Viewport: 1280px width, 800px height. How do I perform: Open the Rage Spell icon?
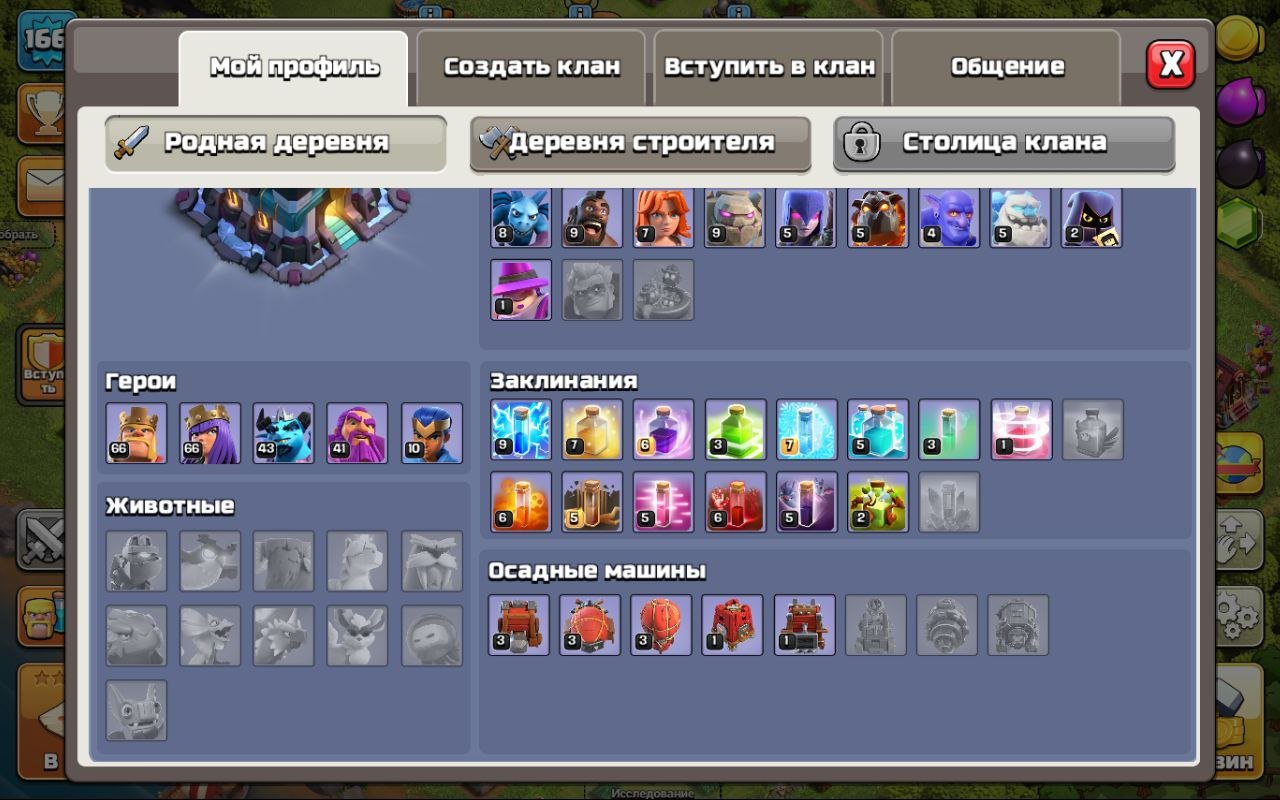(663, 430)
